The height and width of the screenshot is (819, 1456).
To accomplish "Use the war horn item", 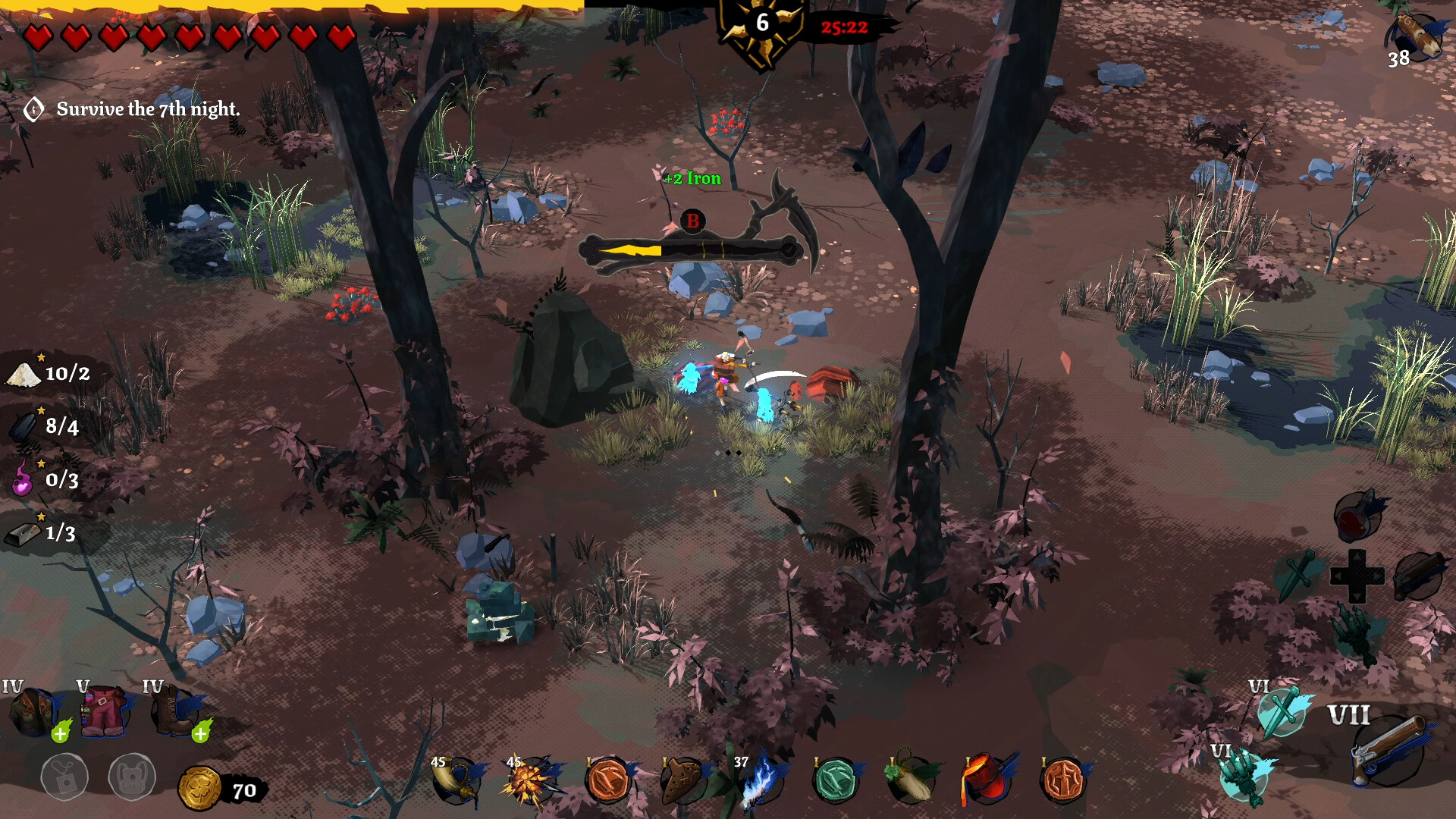I will [457, 780].
